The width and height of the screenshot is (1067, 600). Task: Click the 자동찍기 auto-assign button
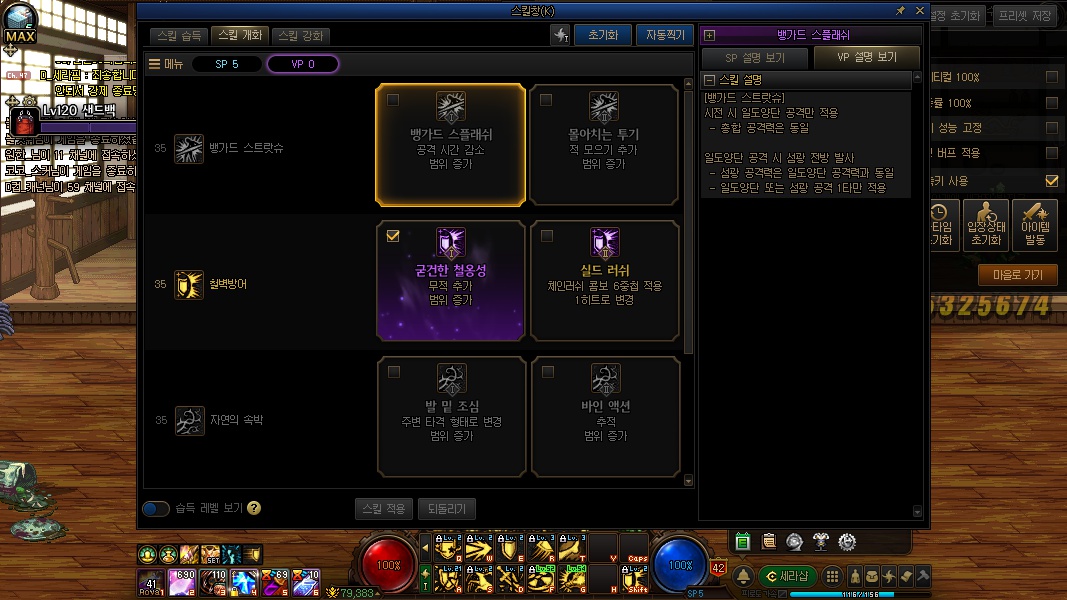coord(664,35)
